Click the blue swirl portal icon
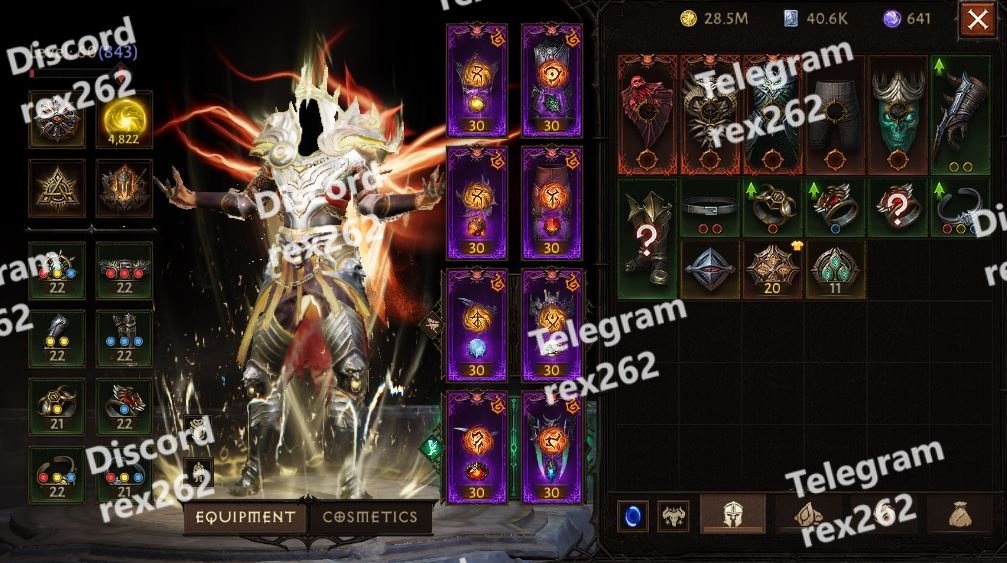This screenshot has width=1007, height=563. [x=631, y=516]
